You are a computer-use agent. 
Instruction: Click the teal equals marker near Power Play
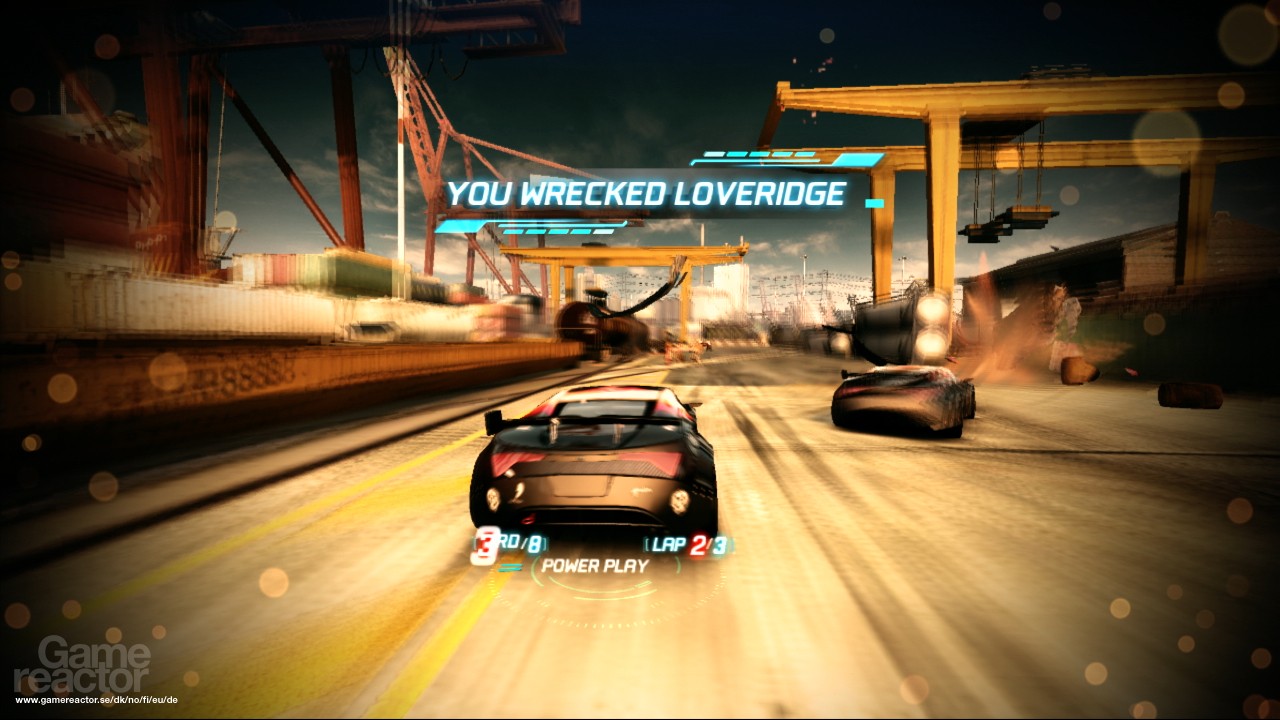pos(512,566)
